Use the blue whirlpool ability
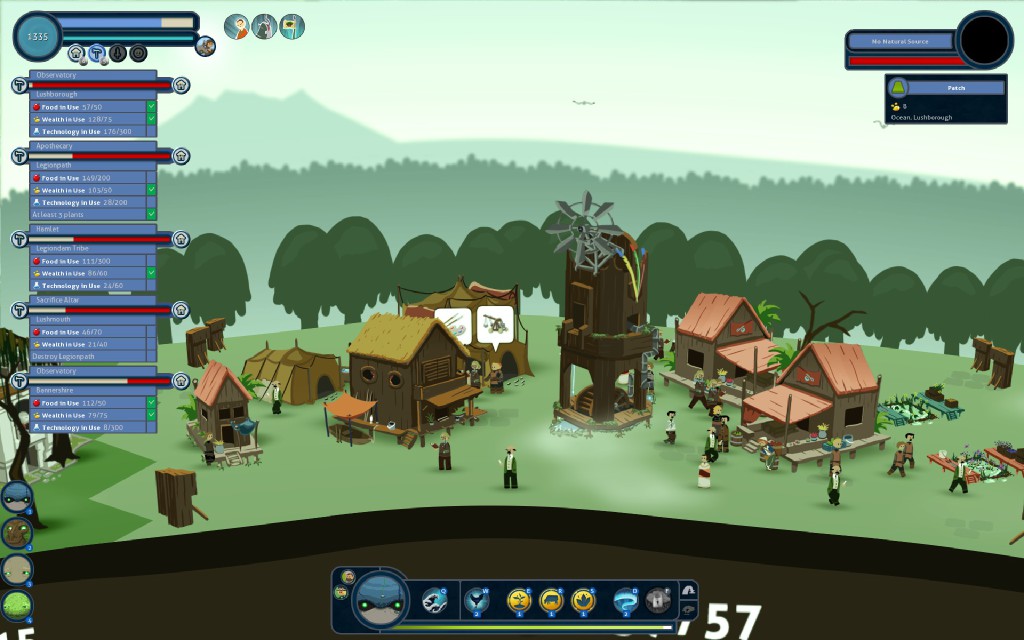 626,600
